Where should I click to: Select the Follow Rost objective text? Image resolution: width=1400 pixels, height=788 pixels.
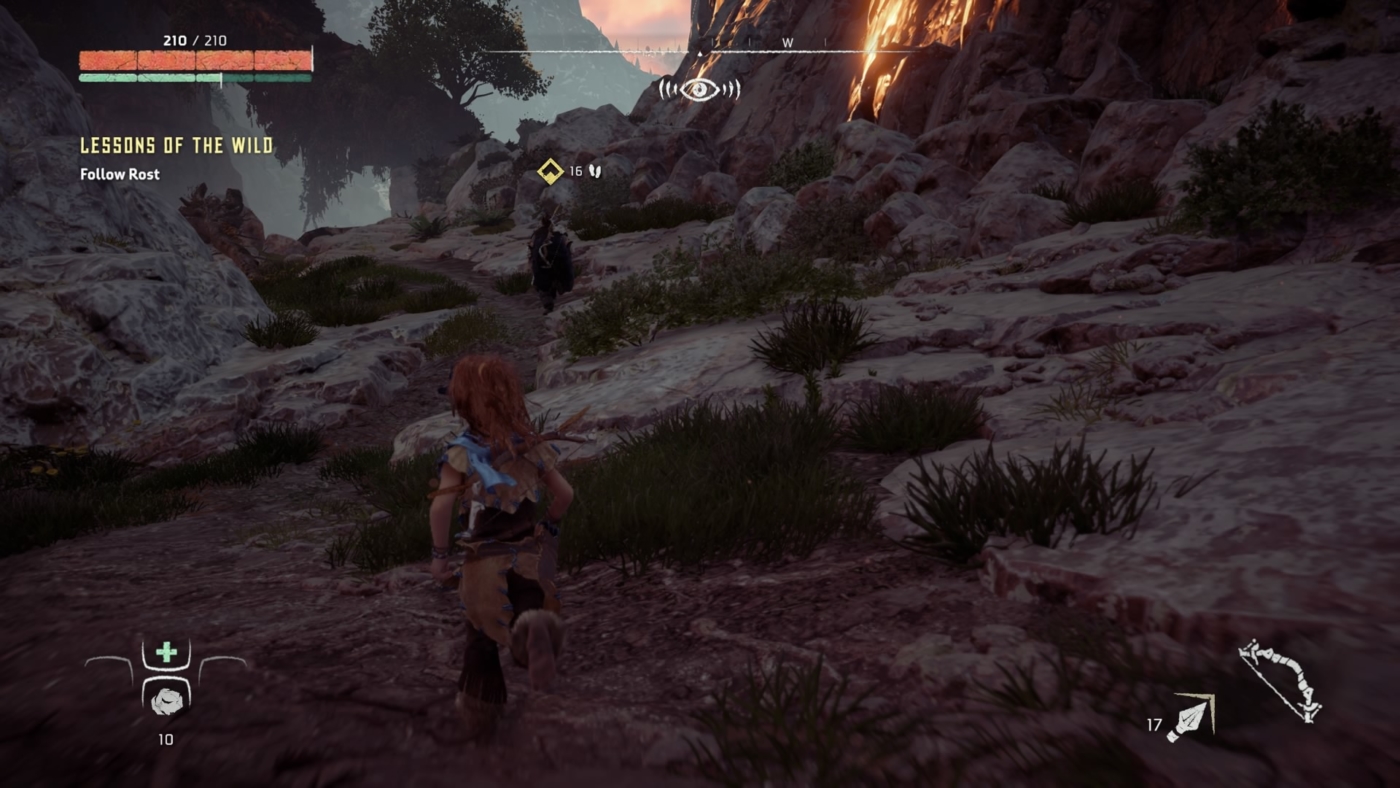point(119,174)
